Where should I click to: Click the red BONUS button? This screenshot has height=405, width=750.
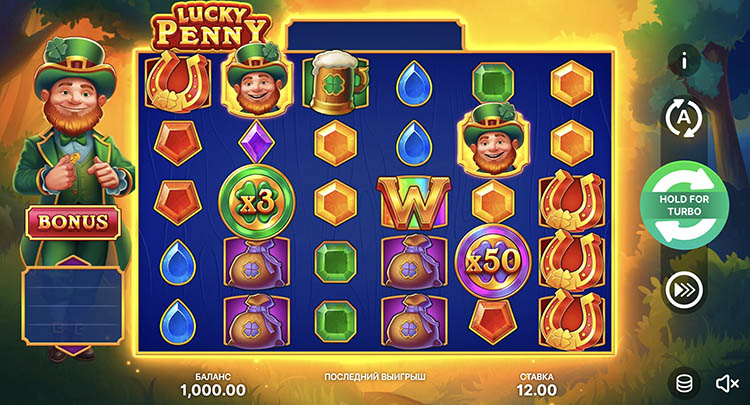[75, 222]
